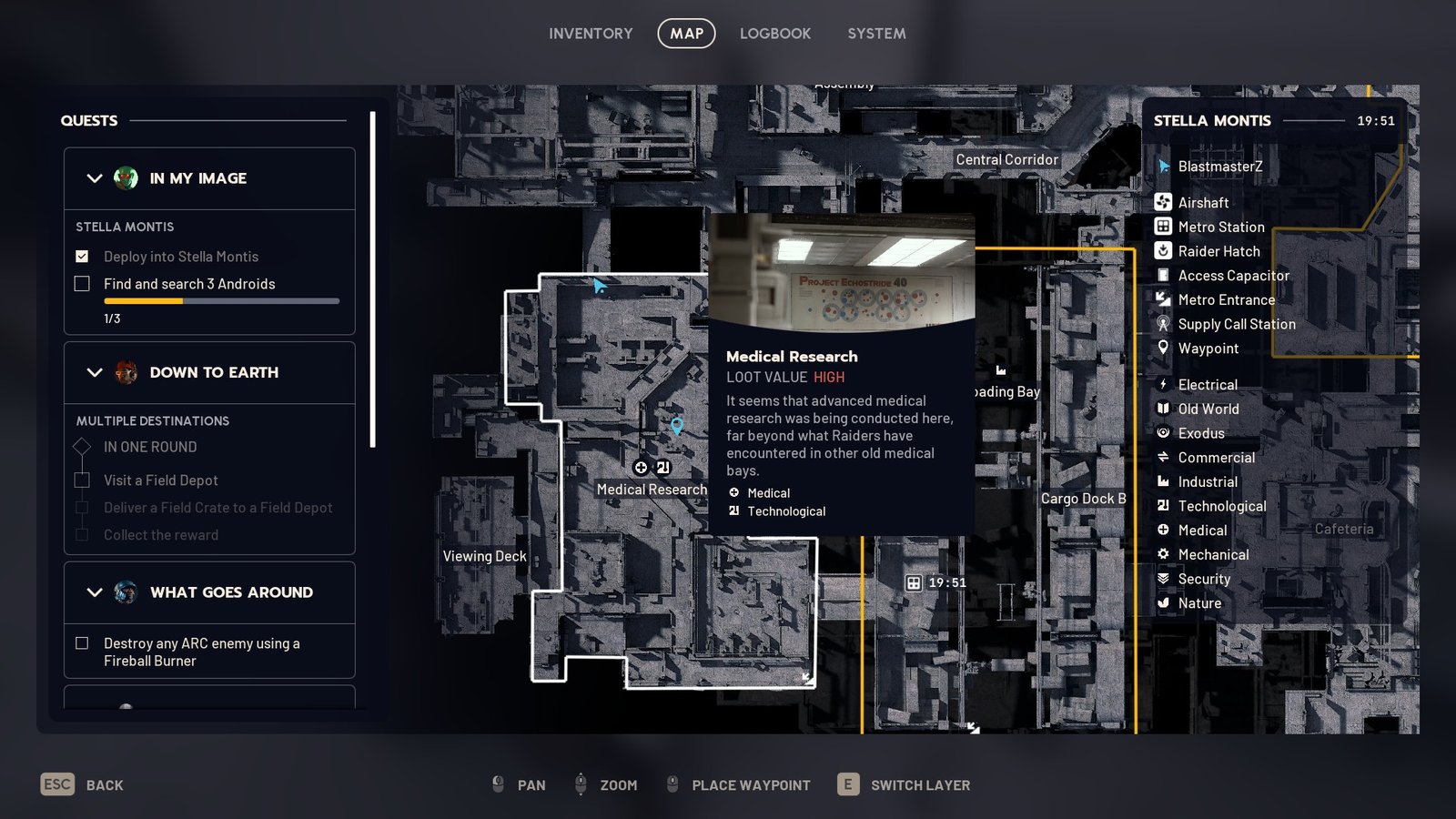Click the Metro Station legend icon
This screenshot has width=1456, height=819.
click(x=1162, y=227)
